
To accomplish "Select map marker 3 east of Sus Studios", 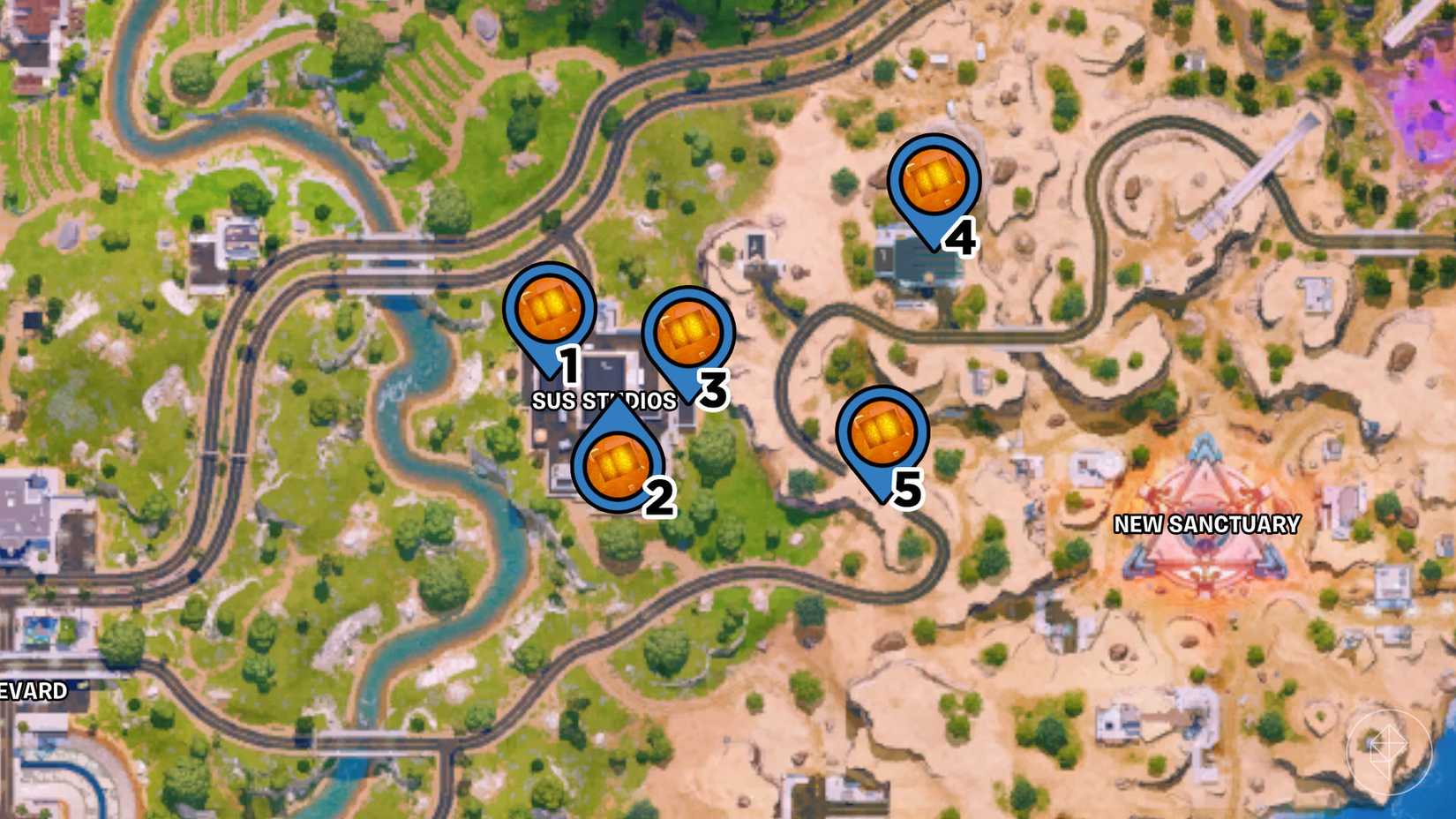I will [687, 335].
